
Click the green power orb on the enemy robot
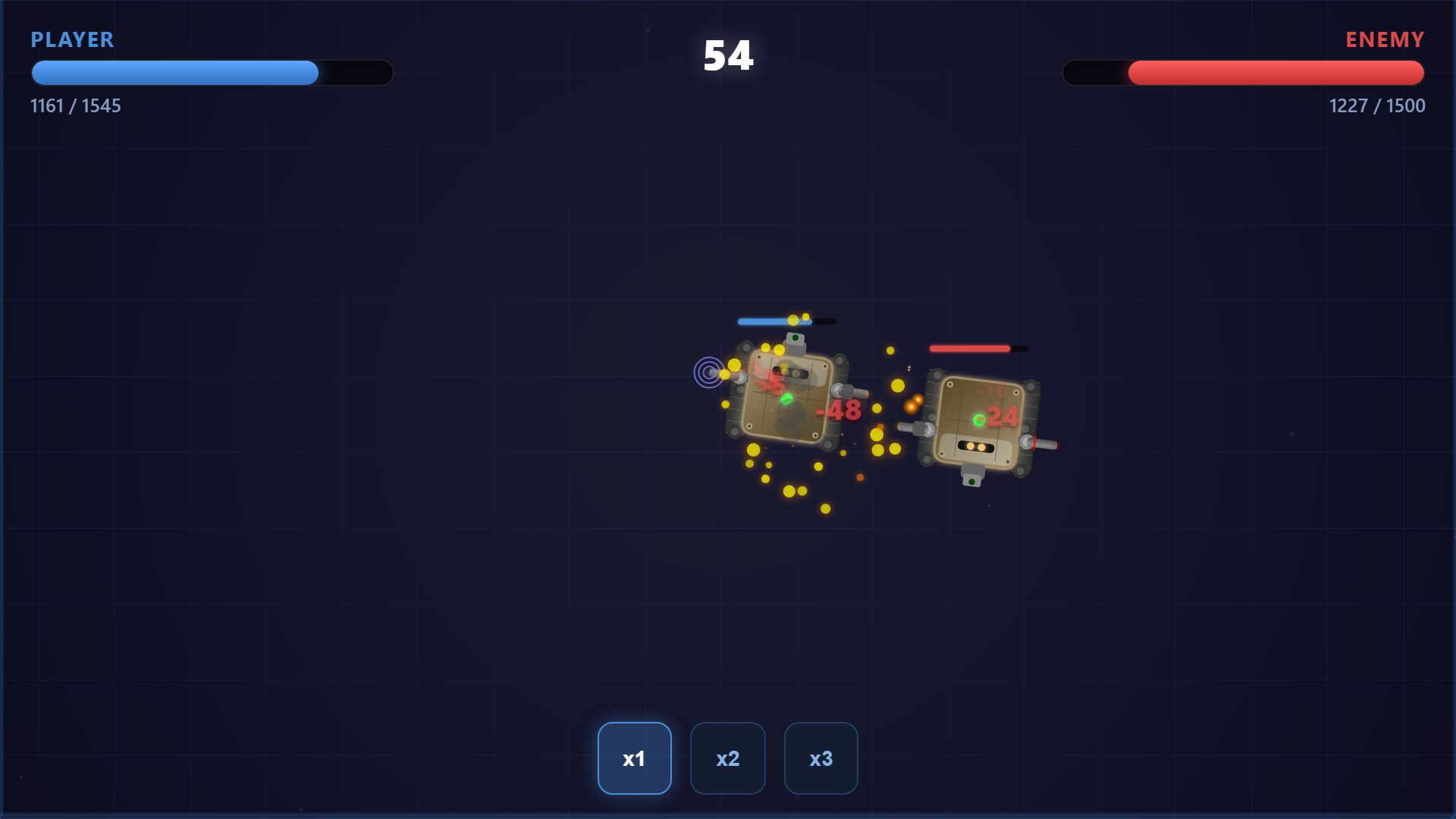pyautogui.click(x=979, y=419)
